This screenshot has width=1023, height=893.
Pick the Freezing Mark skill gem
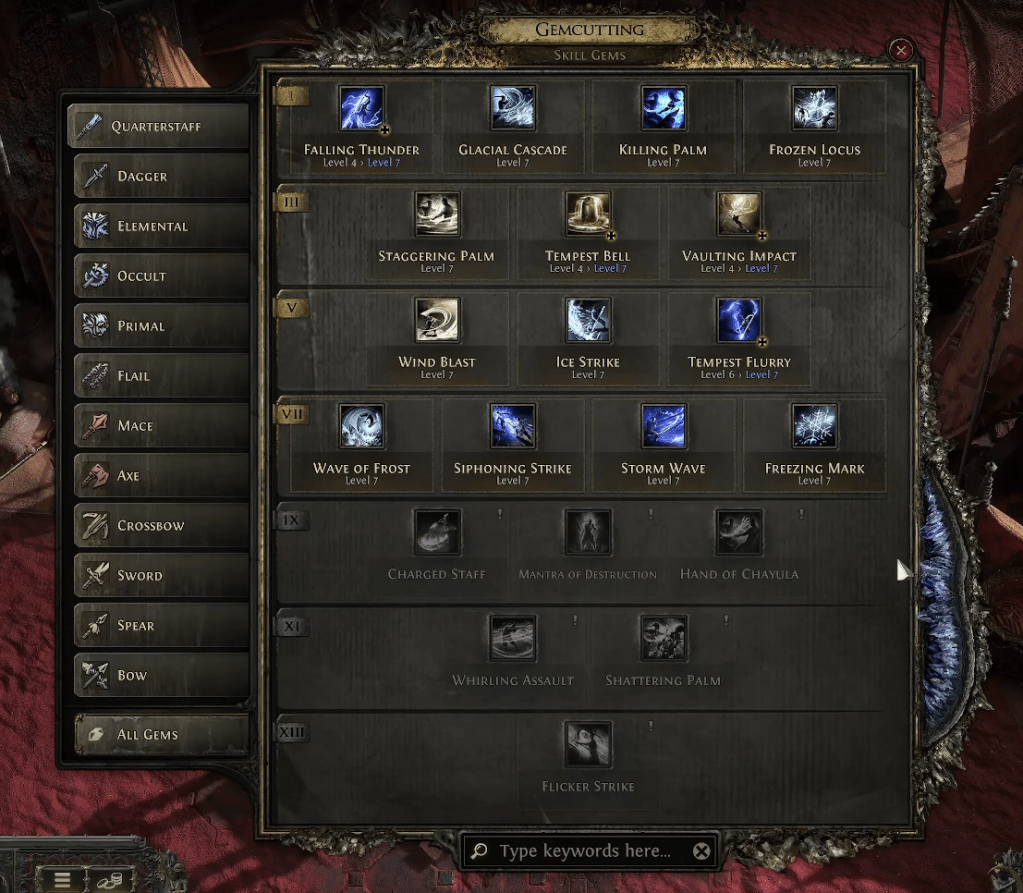click(814, 426)
